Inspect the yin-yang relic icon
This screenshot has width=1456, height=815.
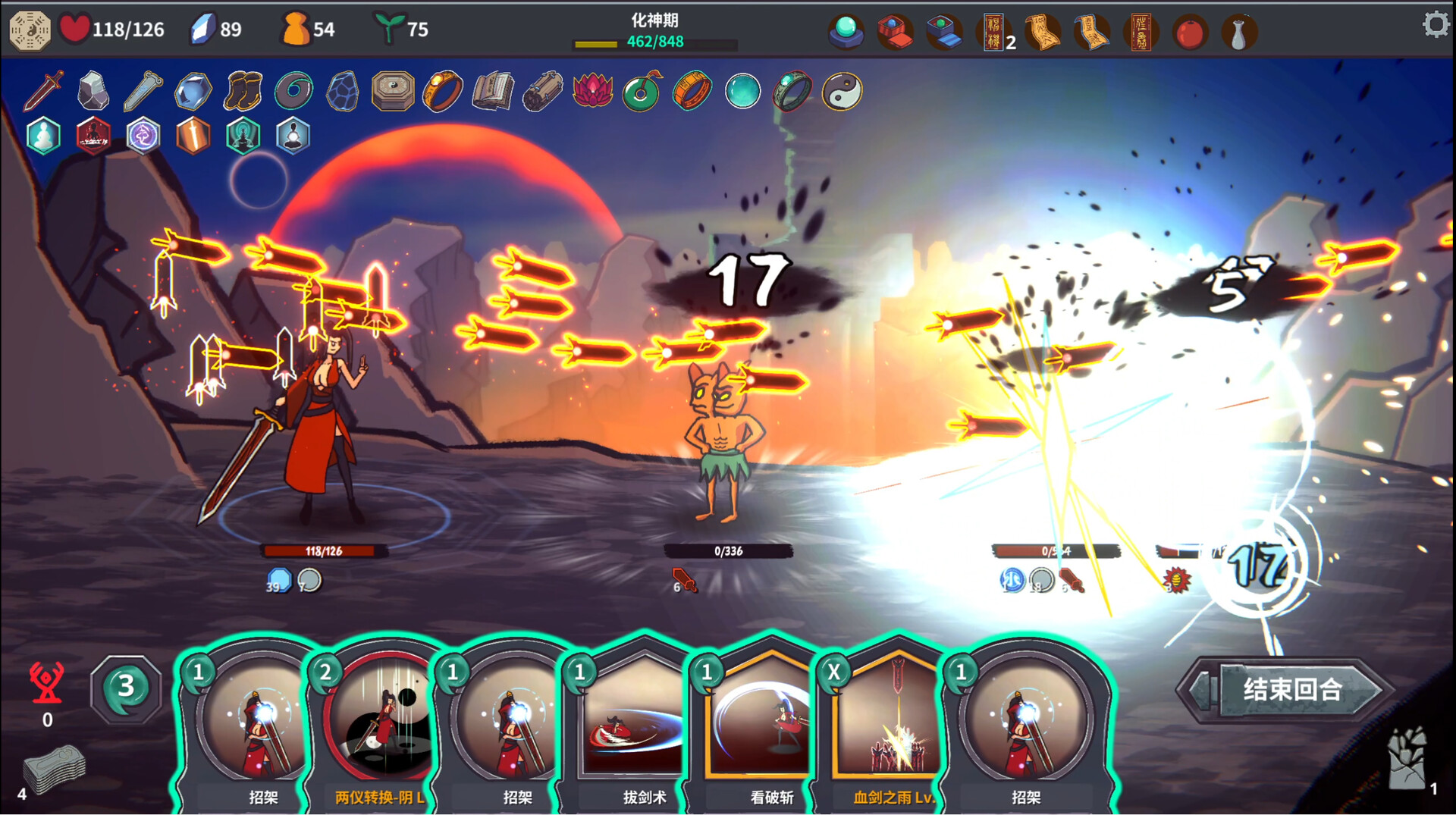click(842, 92)
